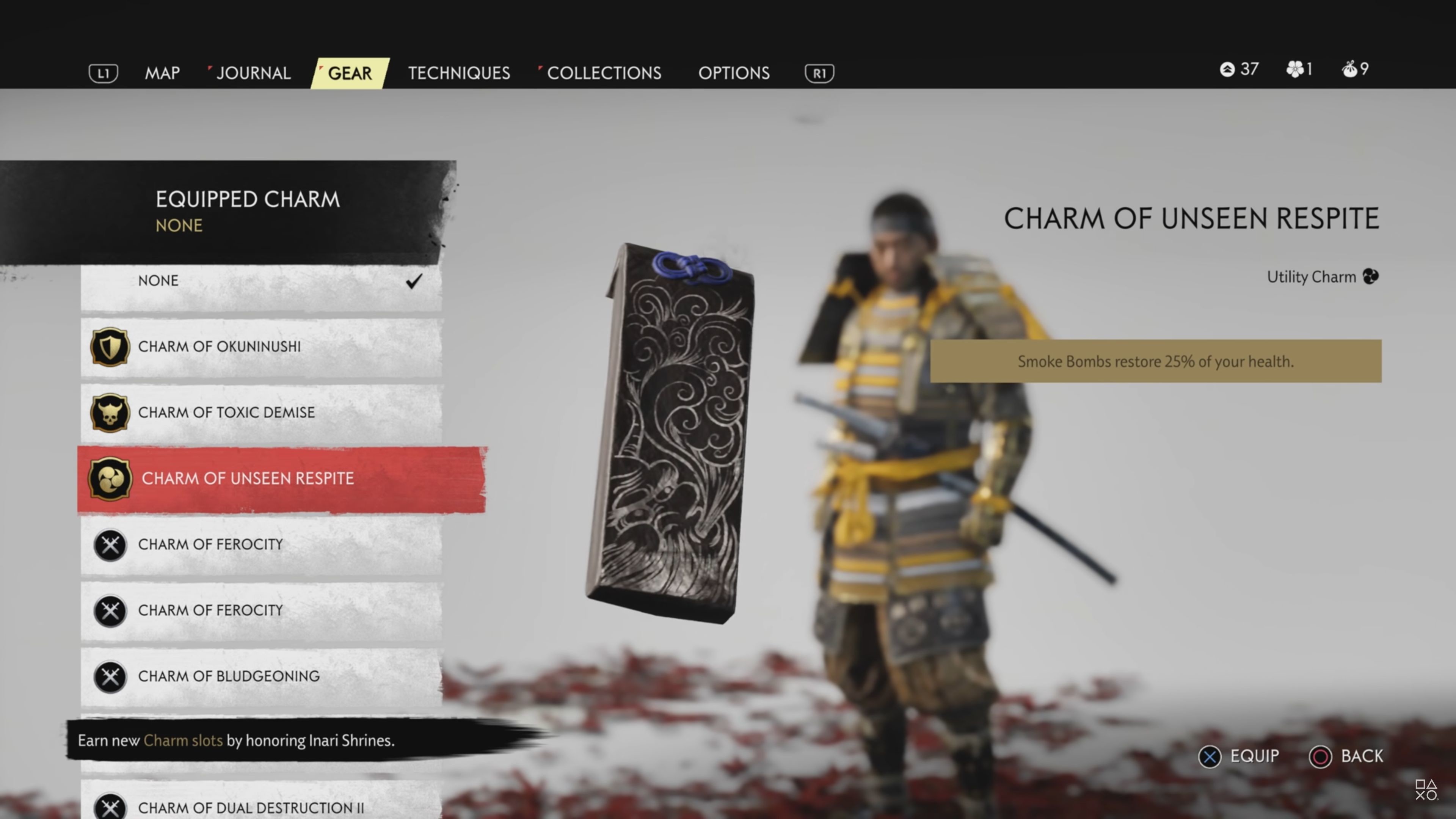Click the R1 shoulder button prompt
This screenshot has width=1456, height=819.
[x=818, y=72]
